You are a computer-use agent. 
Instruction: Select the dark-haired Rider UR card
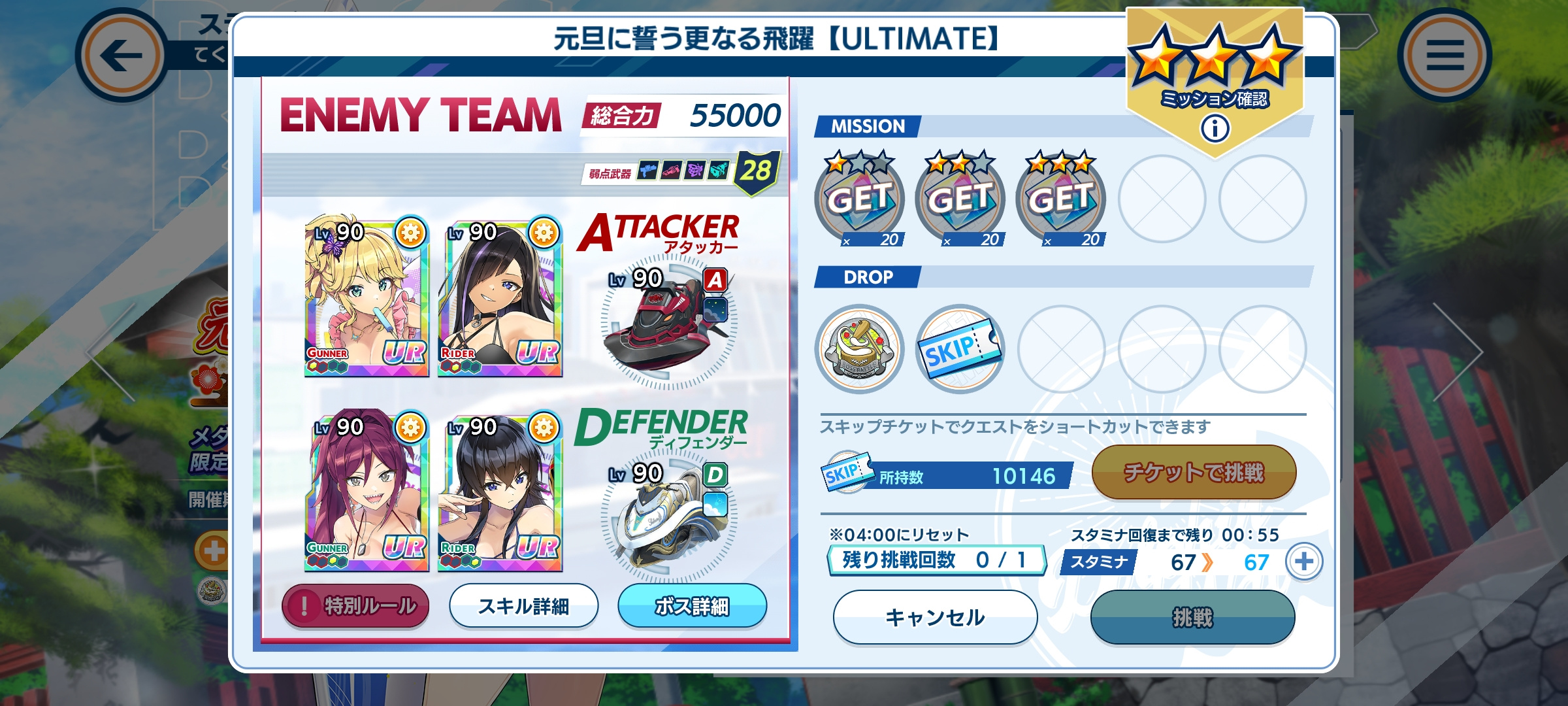coord(500,492)
